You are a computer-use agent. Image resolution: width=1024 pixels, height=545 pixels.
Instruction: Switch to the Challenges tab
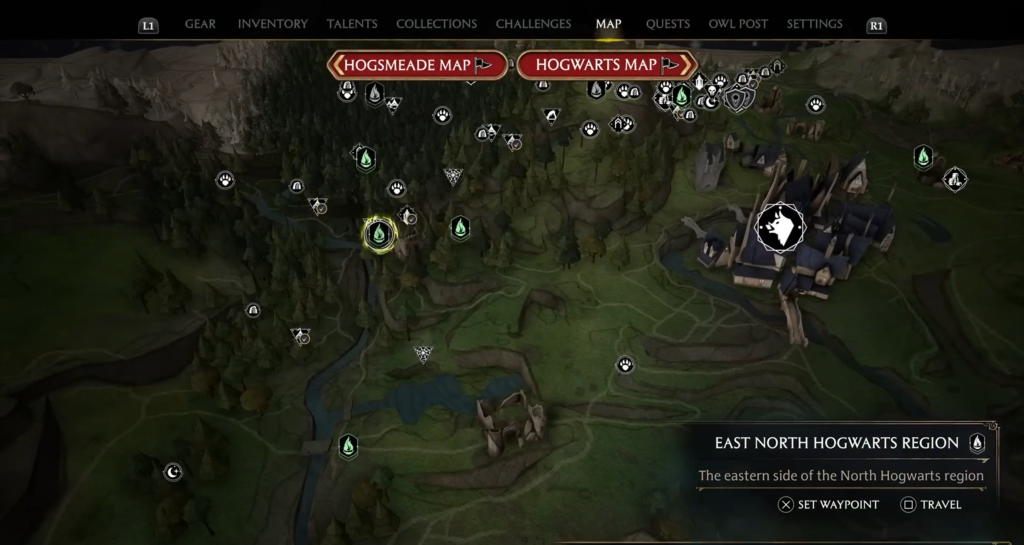(533, 24)
